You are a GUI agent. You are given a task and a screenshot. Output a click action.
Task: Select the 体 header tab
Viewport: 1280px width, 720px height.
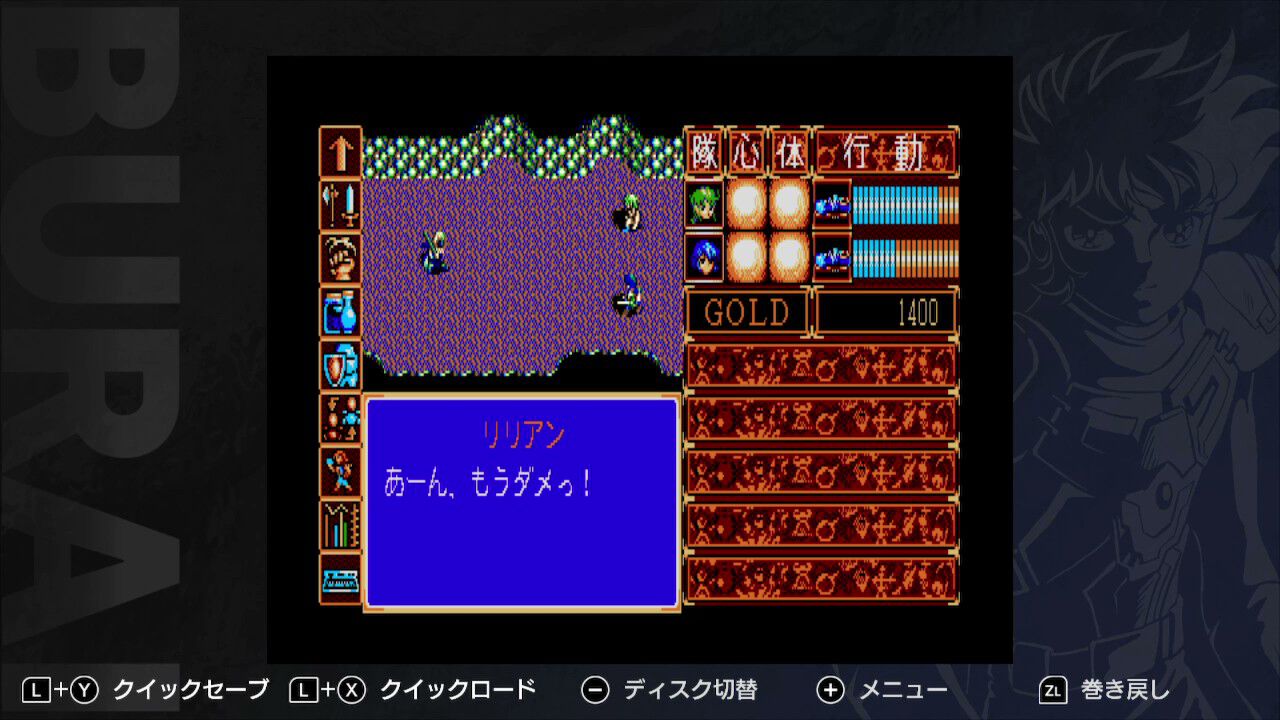(790, 150)
